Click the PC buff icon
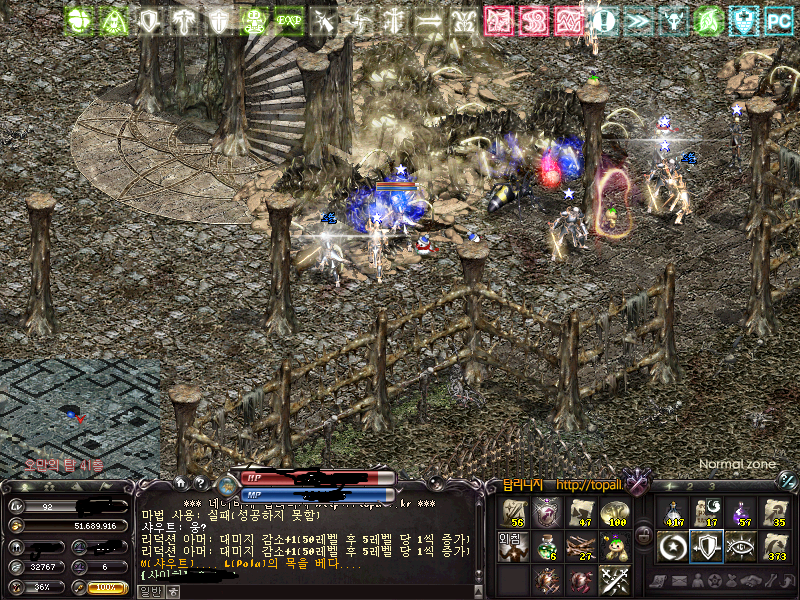The height and width of the screenshot is (600, 800). point(777,19)
